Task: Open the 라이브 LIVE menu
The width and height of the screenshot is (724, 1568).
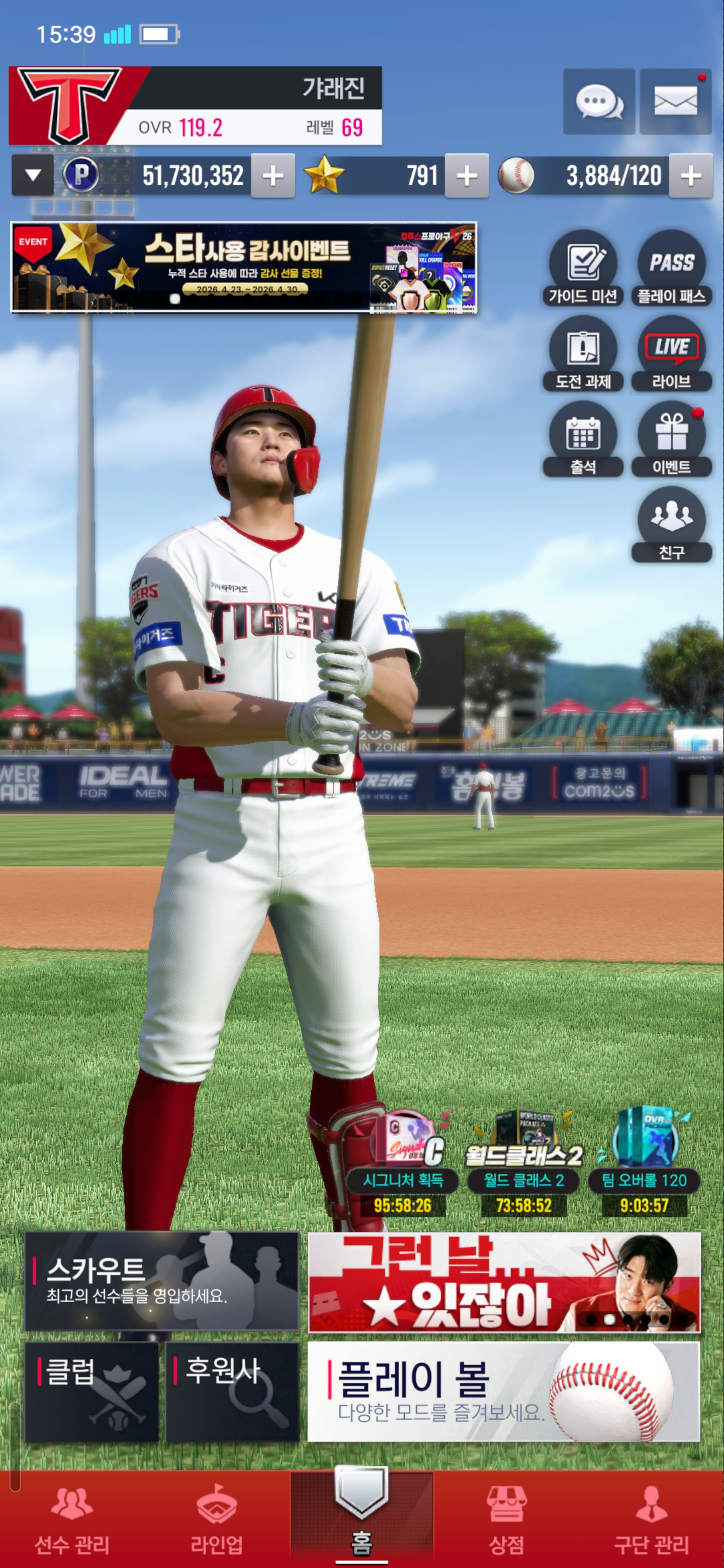Action: 671,354
